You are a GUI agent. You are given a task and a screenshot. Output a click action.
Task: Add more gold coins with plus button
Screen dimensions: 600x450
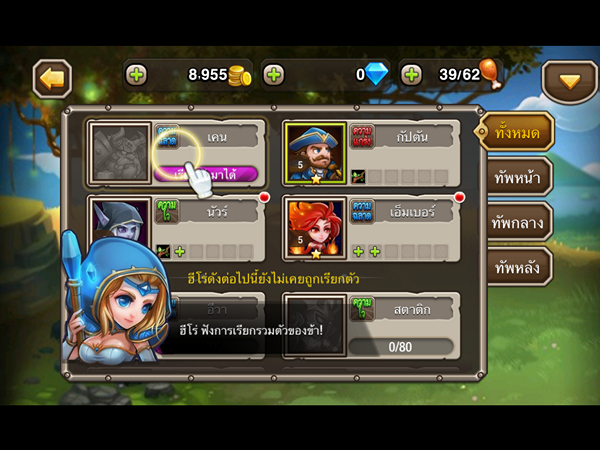(137, 75)
